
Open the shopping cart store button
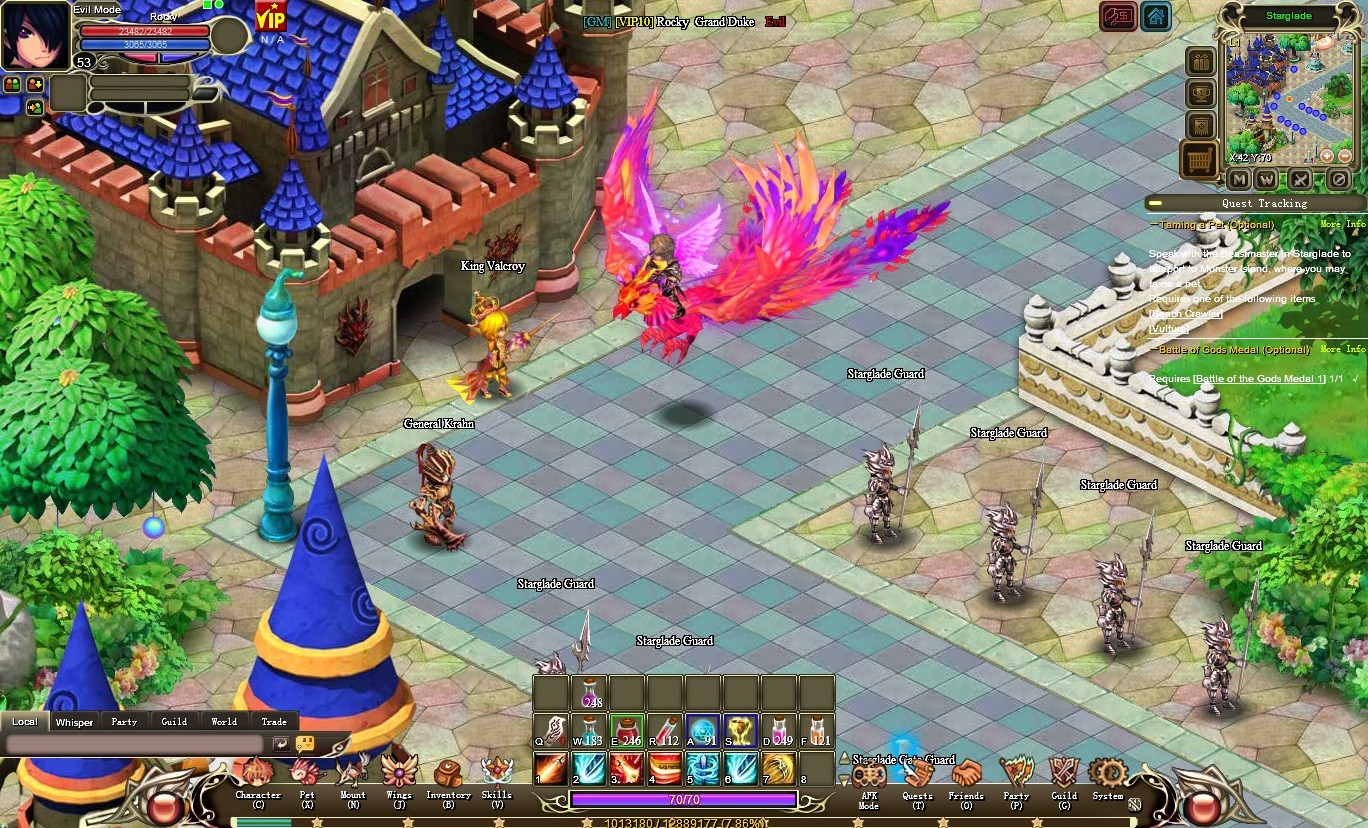[1199, 159]
